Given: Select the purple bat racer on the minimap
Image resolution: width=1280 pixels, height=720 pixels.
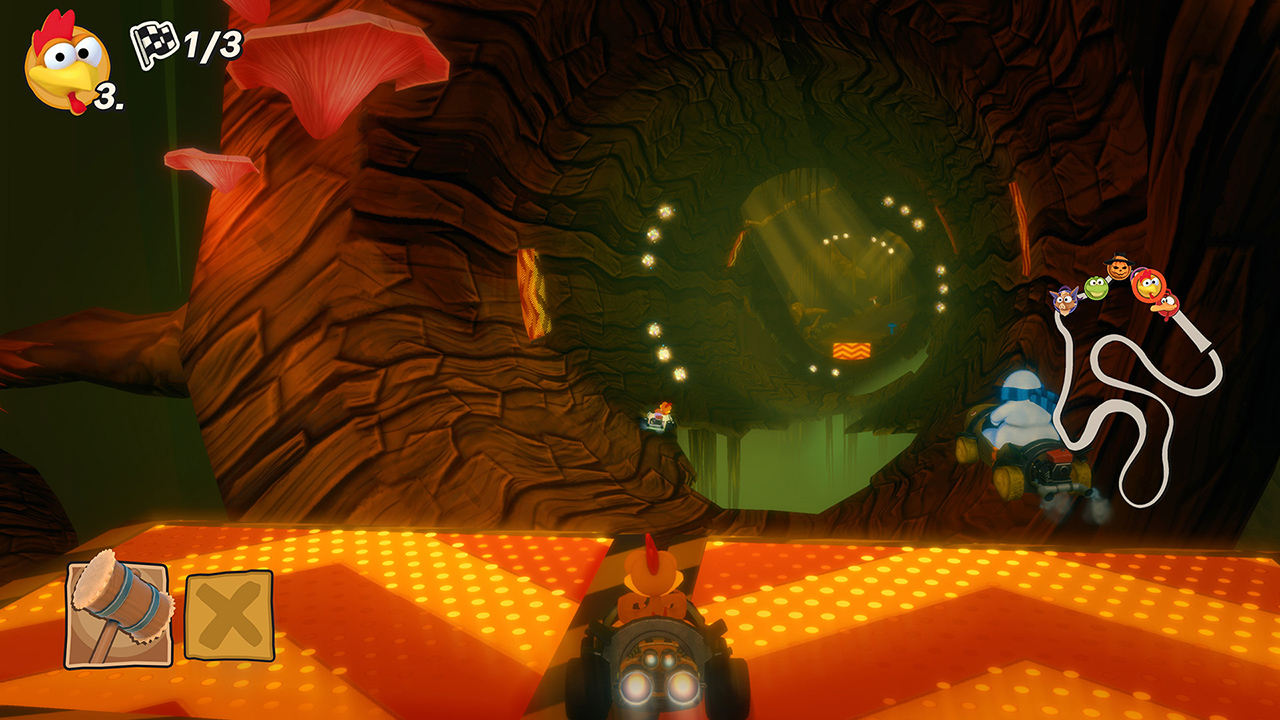Looking at the screenshot, I should pyautogui.click(x=1065, y=300).
